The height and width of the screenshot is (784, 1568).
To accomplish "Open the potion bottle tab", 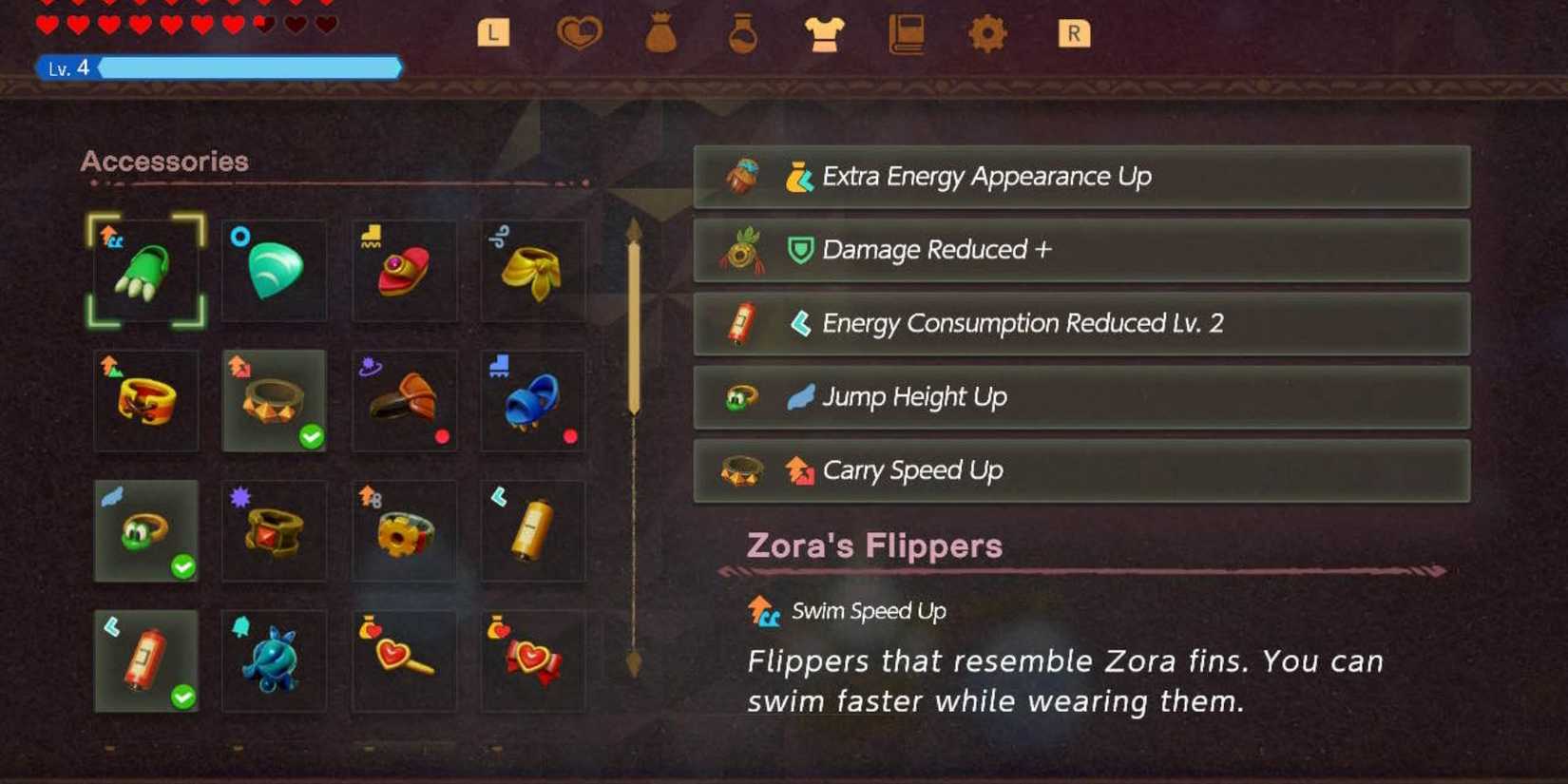I will click(740, 31).
